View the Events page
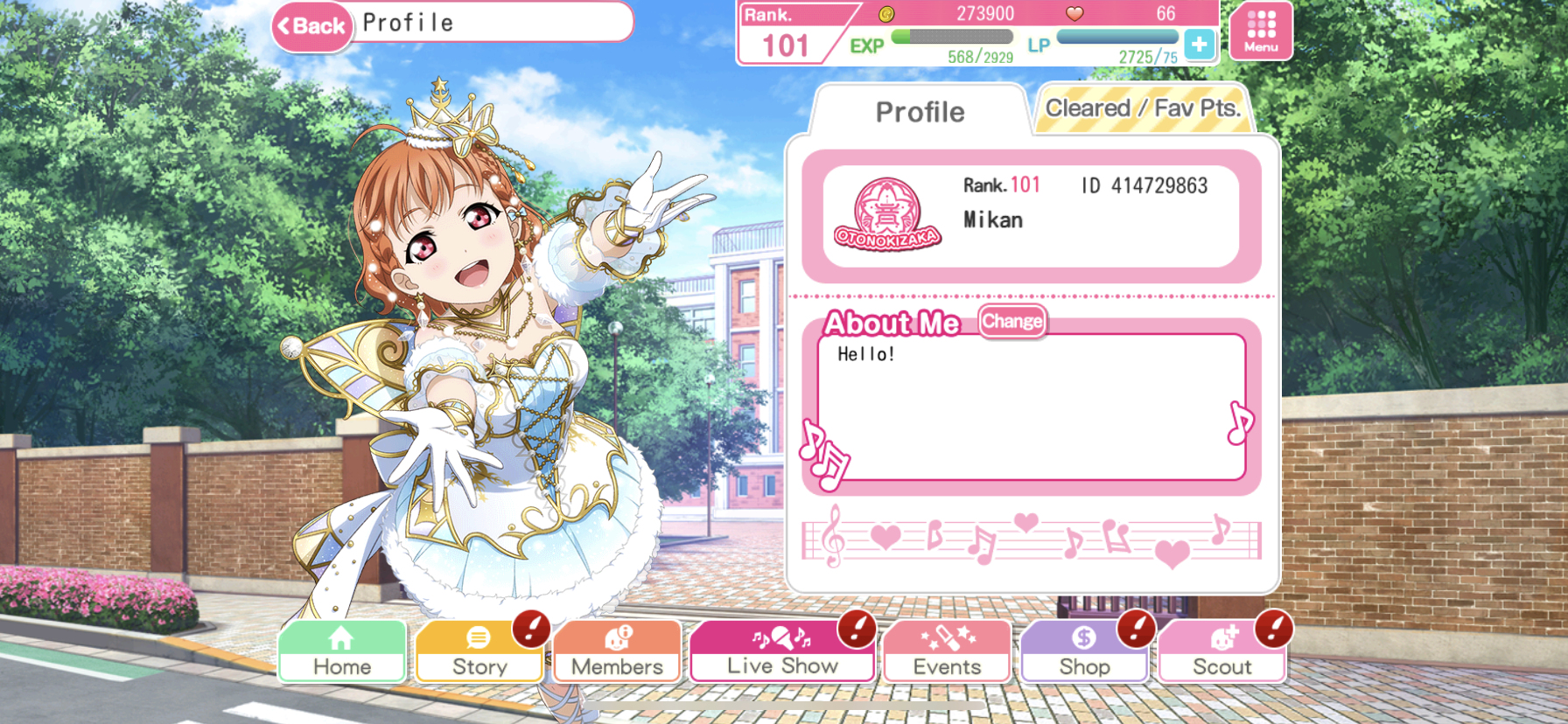The height and width of the screenshot is (724, 1568). [947, 652]
